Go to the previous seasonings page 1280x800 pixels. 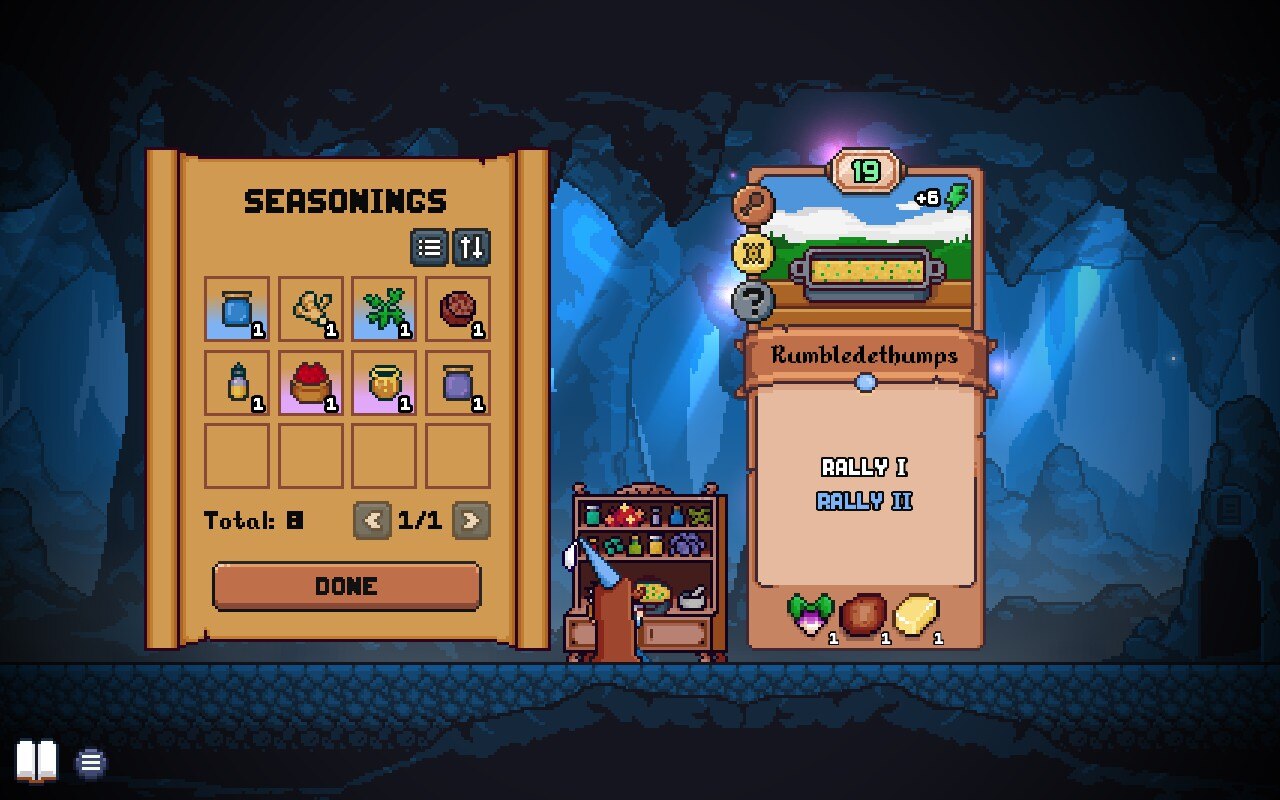point(372,520)
